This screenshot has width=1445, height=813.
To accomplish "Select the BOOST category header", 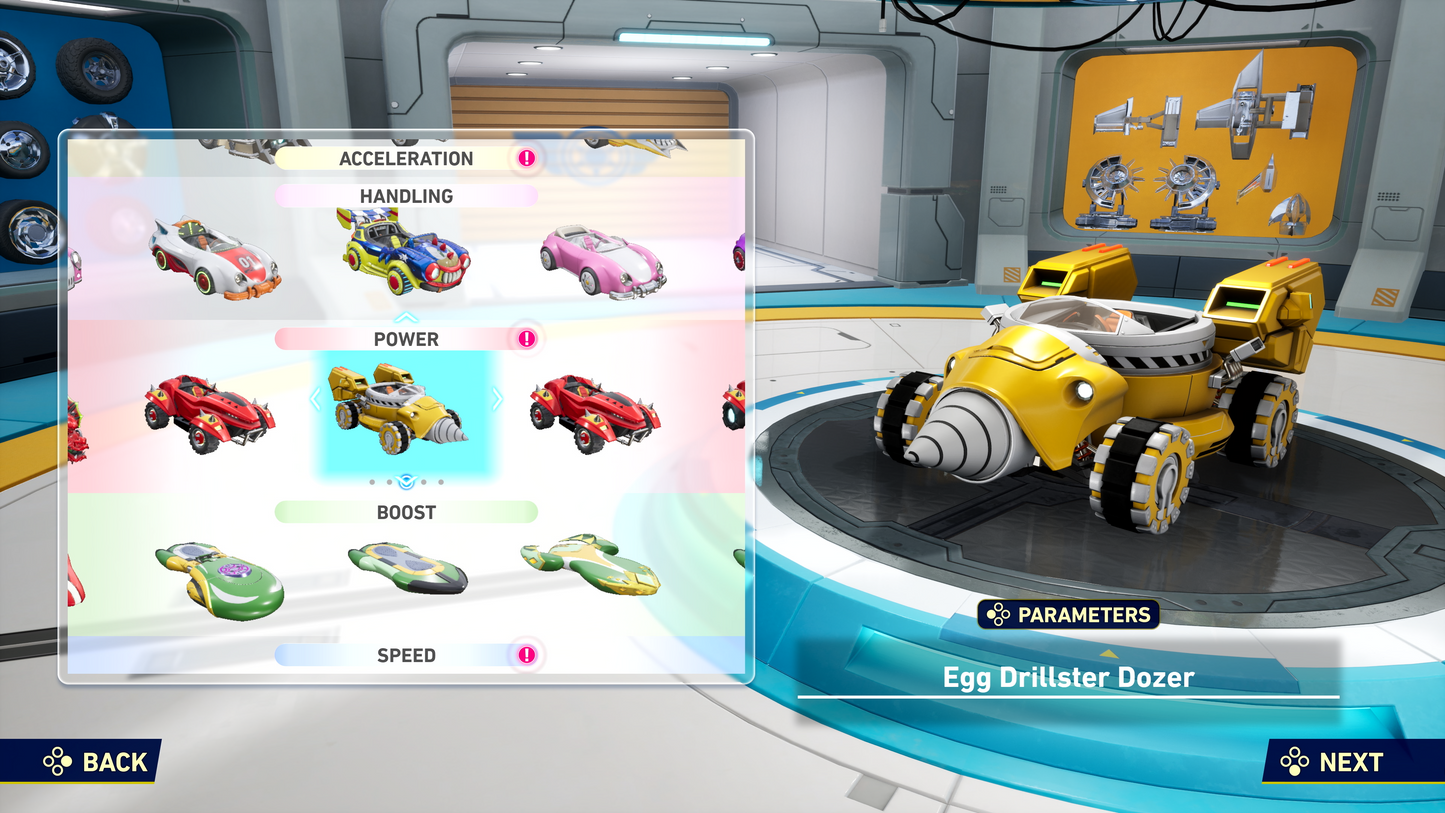I will [404, 512].
